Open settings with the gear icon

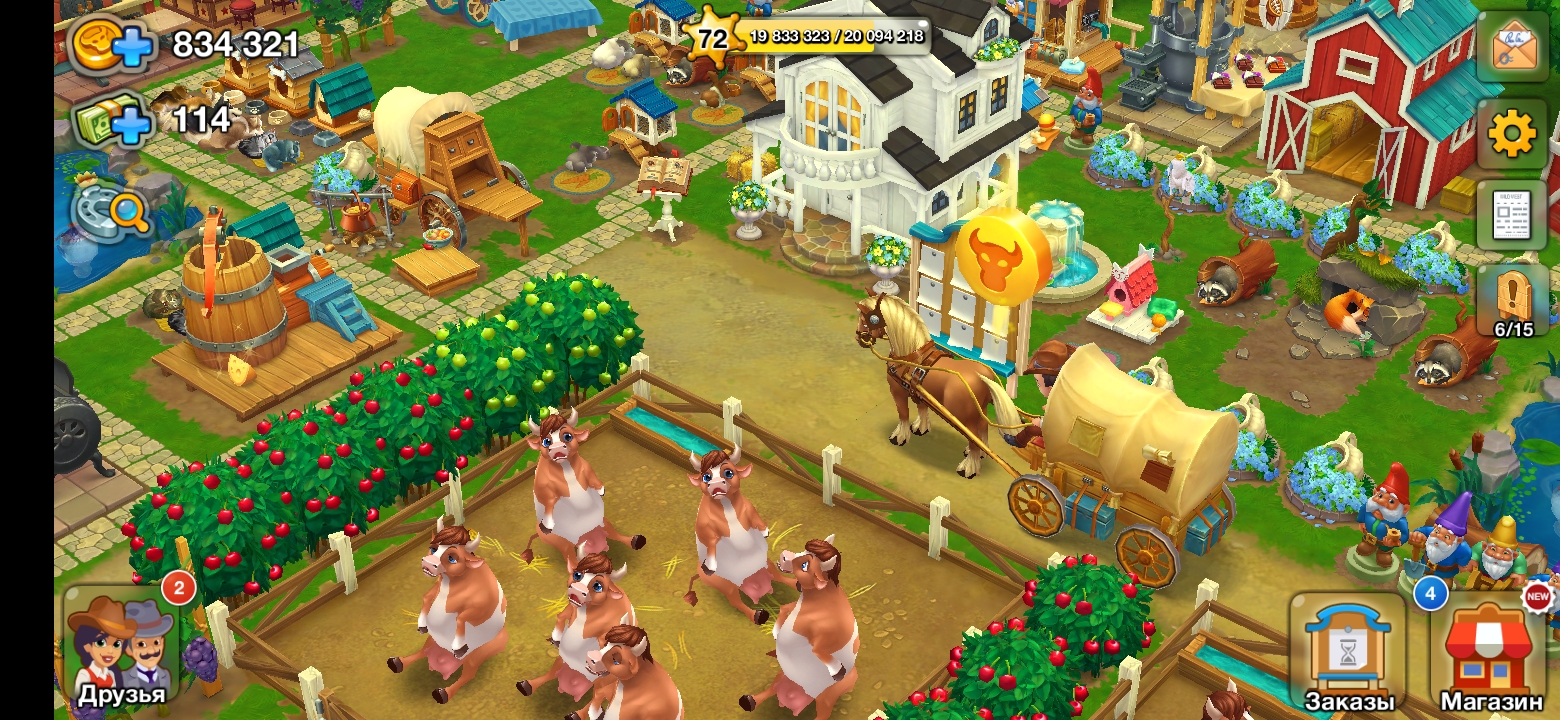[1512, 134]
